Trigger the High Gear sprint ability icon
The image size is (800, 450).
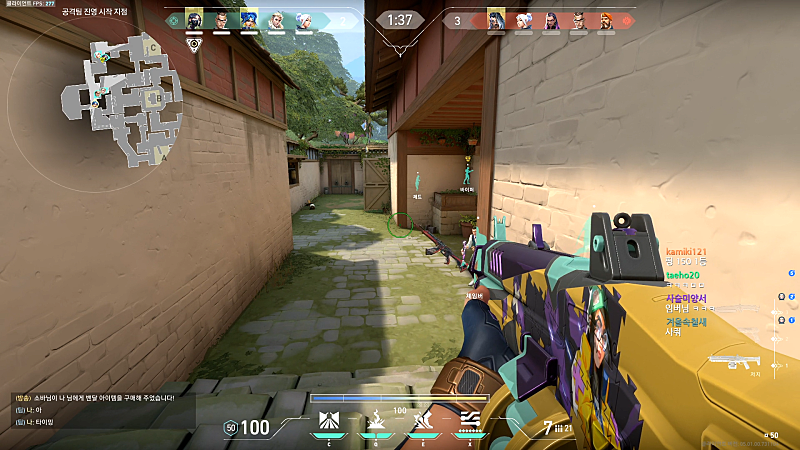coord(425,422)
